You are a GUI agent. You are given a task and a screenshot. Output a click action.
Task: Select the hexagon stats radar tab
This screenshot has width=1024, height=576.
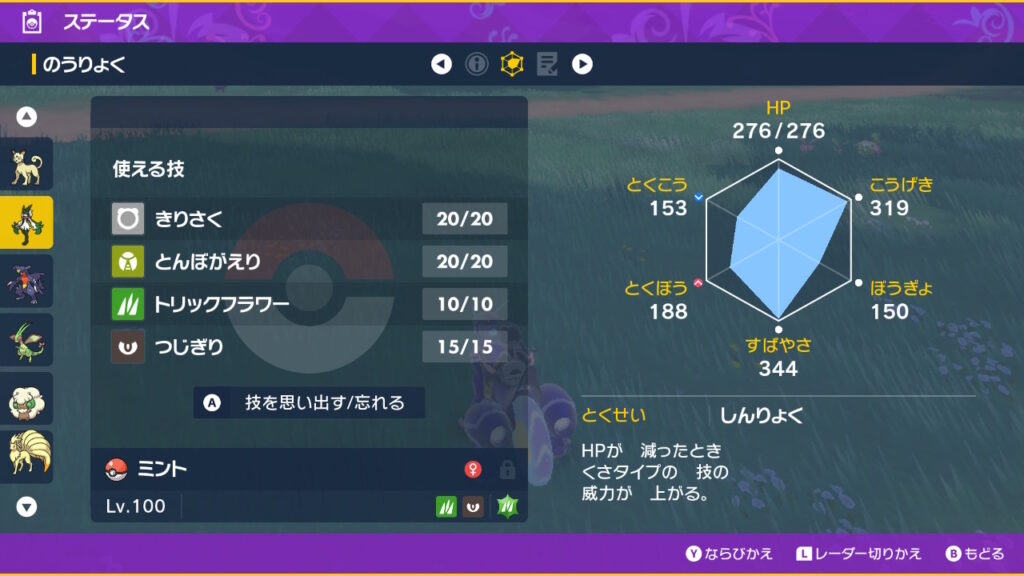coord(512,65)
